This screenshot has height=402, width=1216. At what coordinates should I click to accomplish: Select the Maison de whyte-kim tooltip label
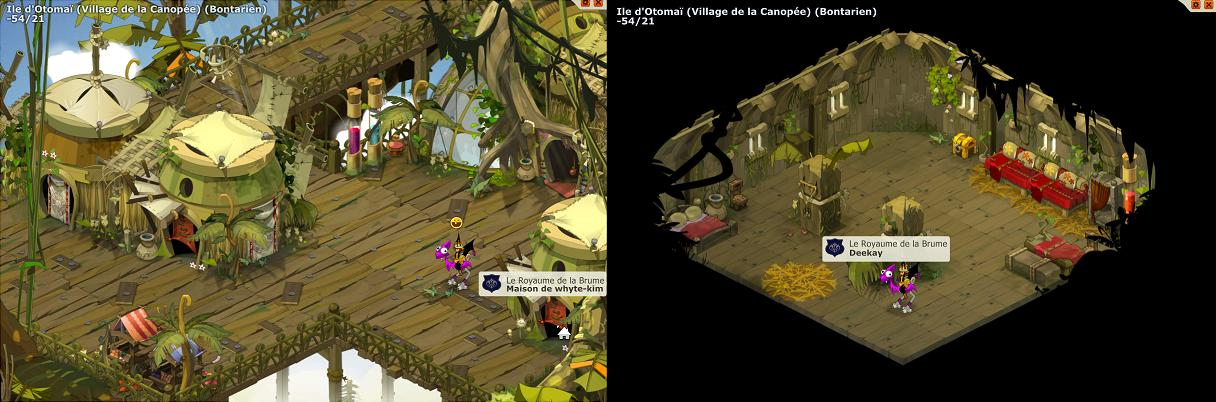(555, 289)
